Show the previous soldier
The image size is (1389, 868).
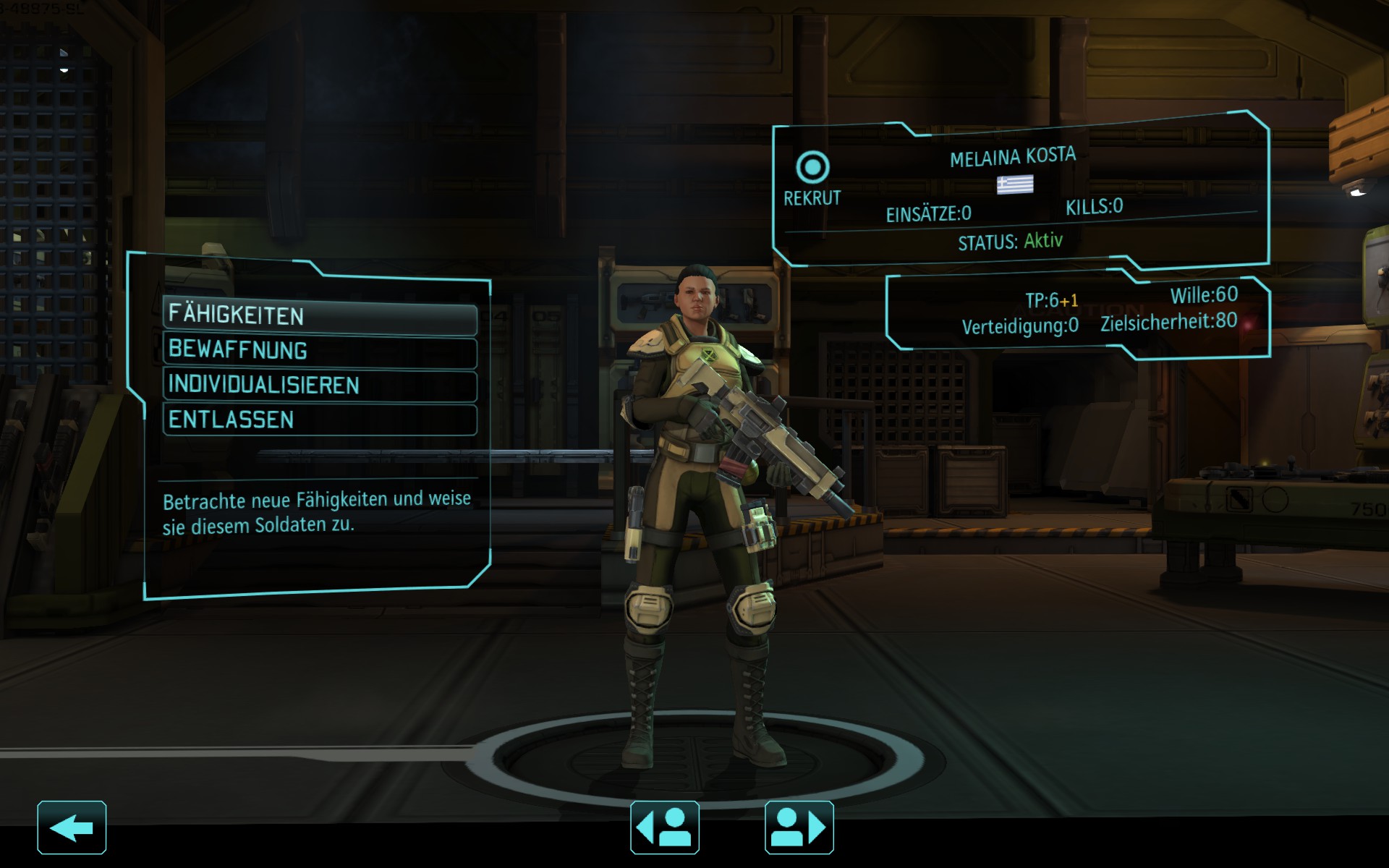click(x=665, y=827)
